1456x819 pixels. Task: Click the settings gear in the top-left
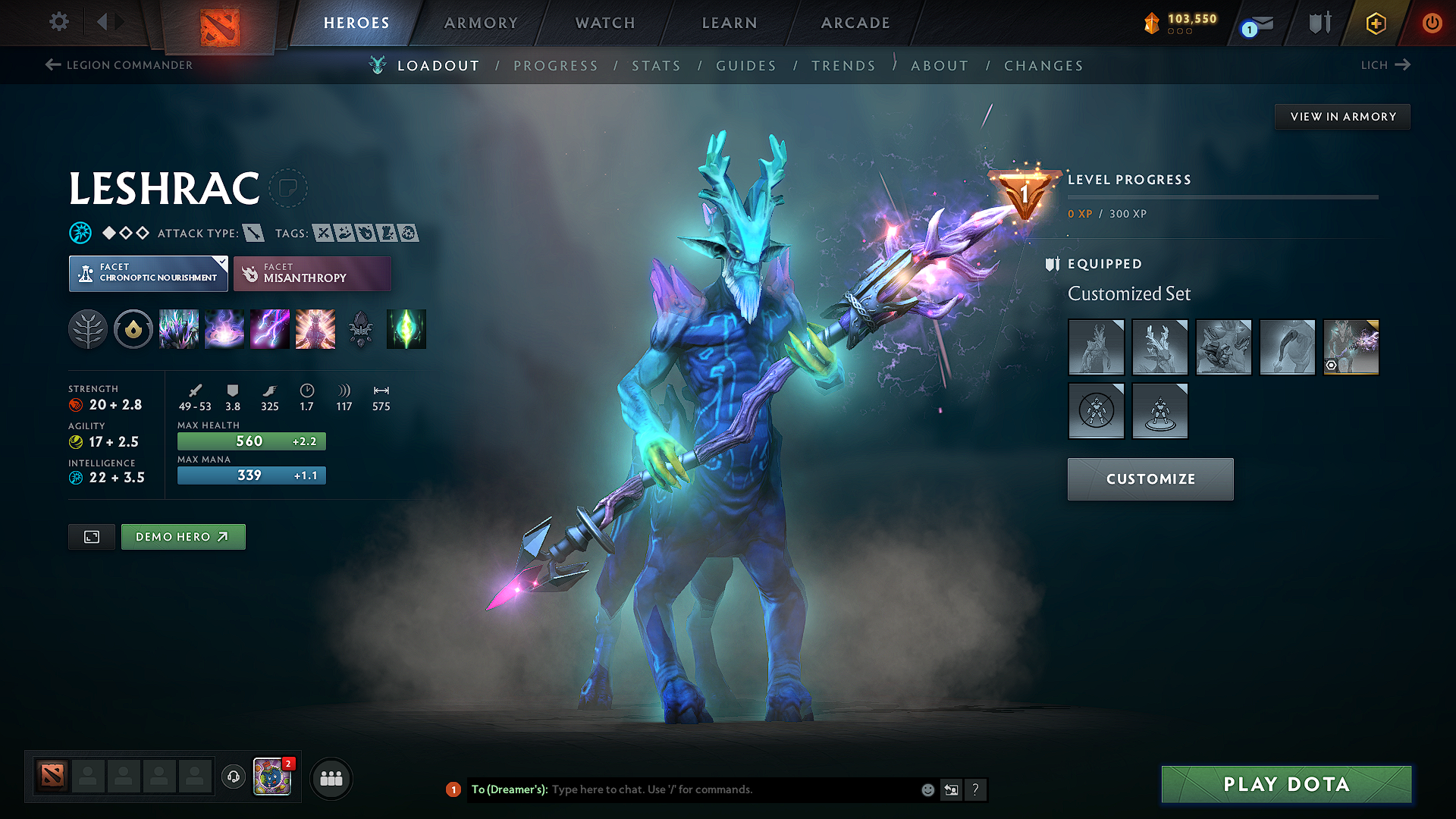(58, 23)
